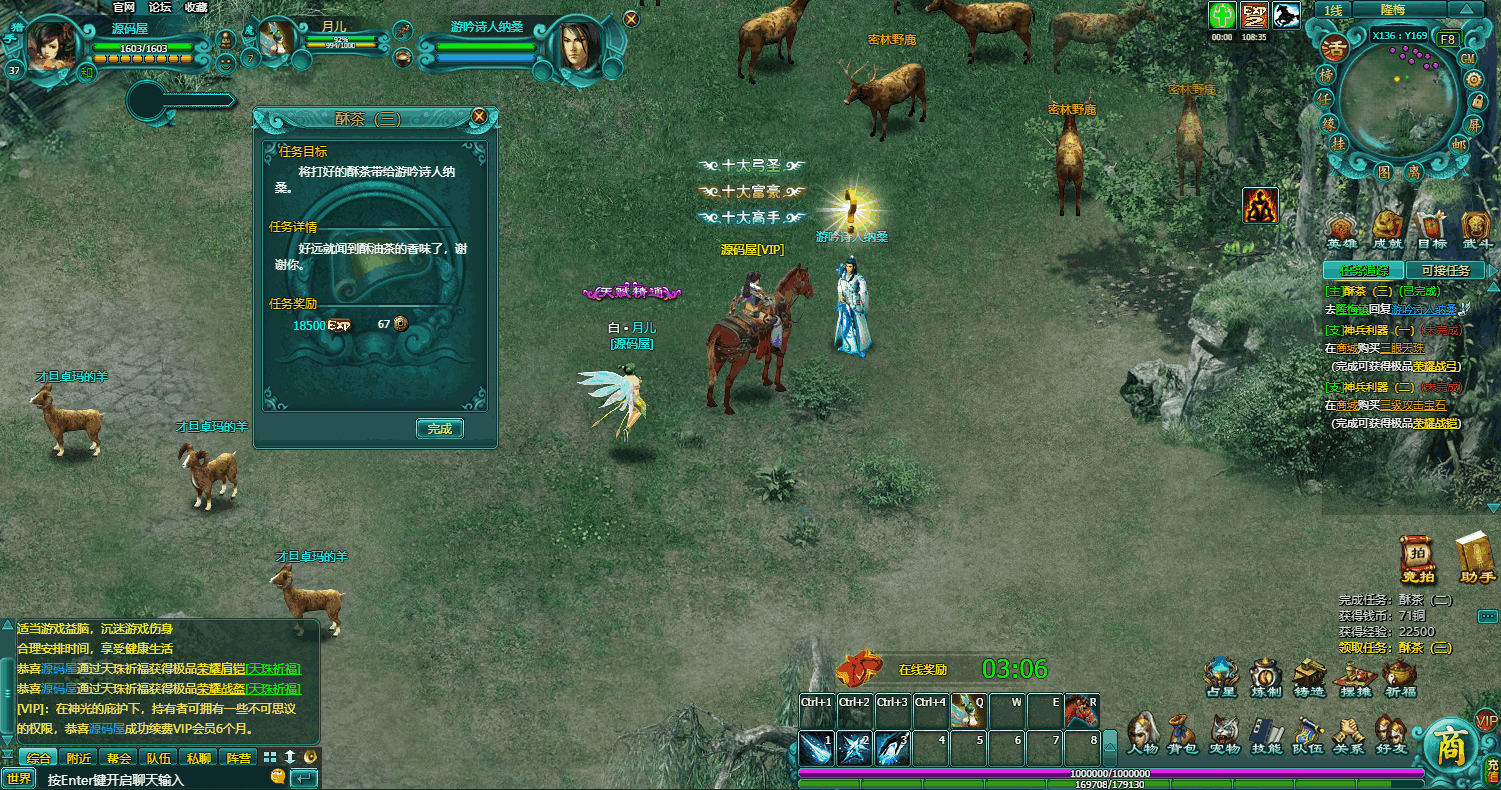Open the 背包 bag icon
1501x790 pixels.
pos(1183,735)
